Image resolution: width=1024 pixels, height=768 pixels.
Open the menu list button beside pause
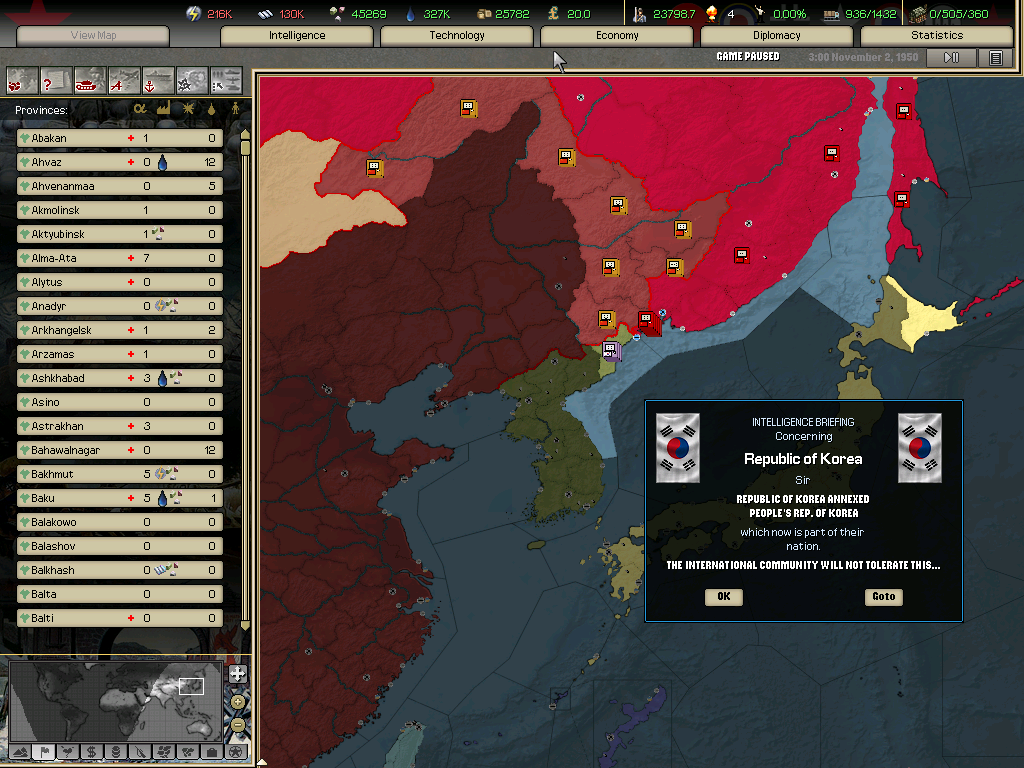pos(995,58)
